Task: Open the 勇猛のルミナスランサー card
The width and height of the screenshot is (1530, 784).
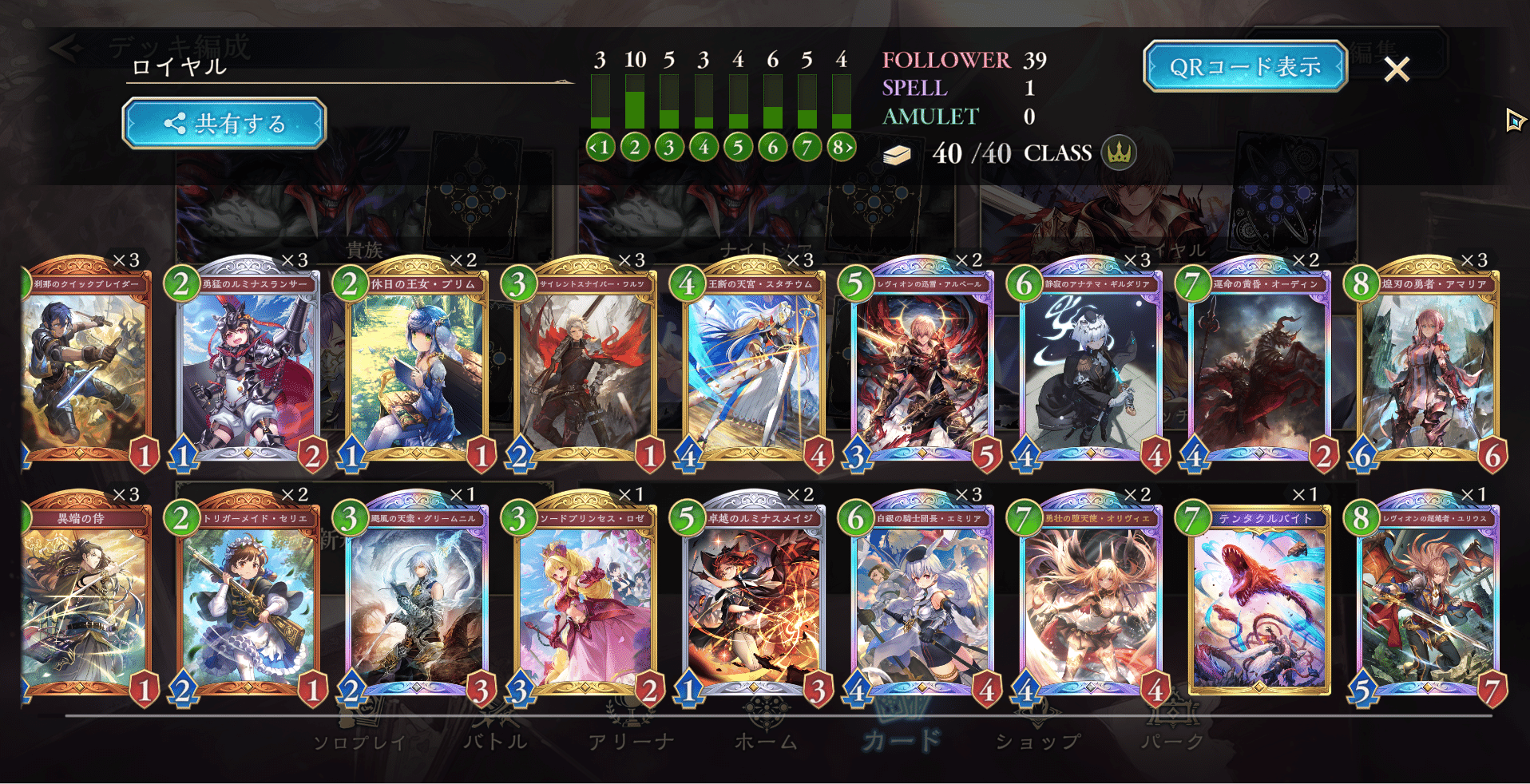Action: [249, 367]
